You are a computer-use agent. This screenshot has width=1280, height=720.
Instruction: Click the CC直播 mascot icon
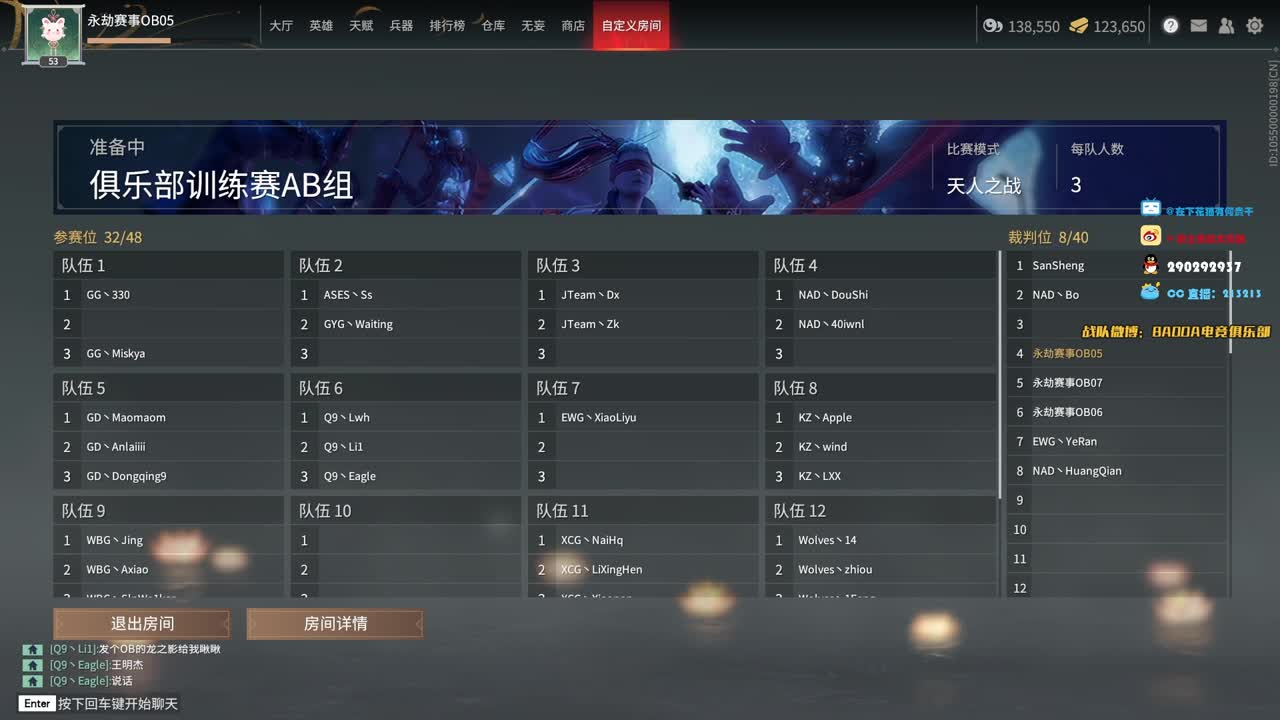(x=1149, y=293)
